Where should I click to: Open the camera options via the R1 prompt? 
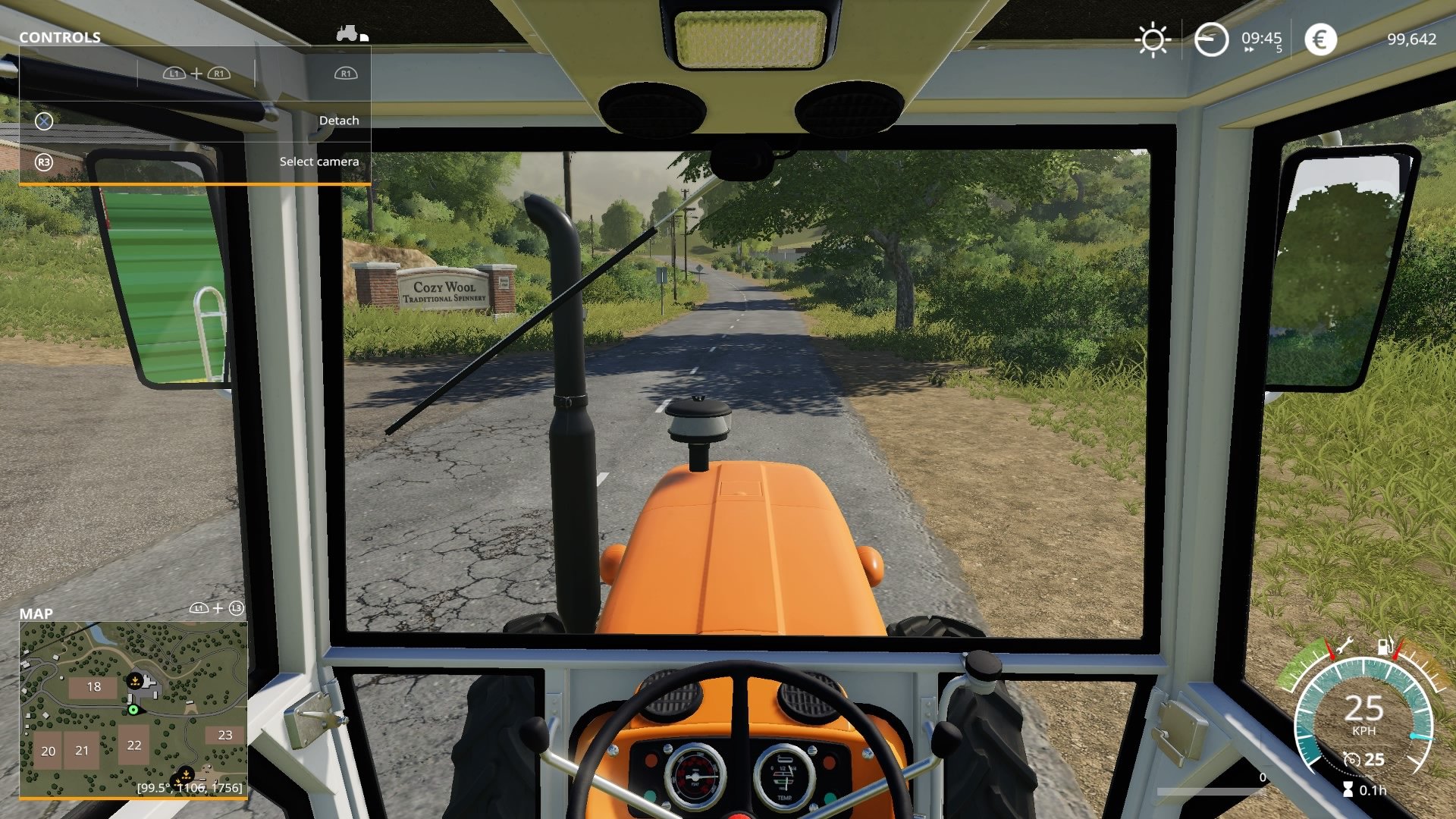tap(346, 73)
